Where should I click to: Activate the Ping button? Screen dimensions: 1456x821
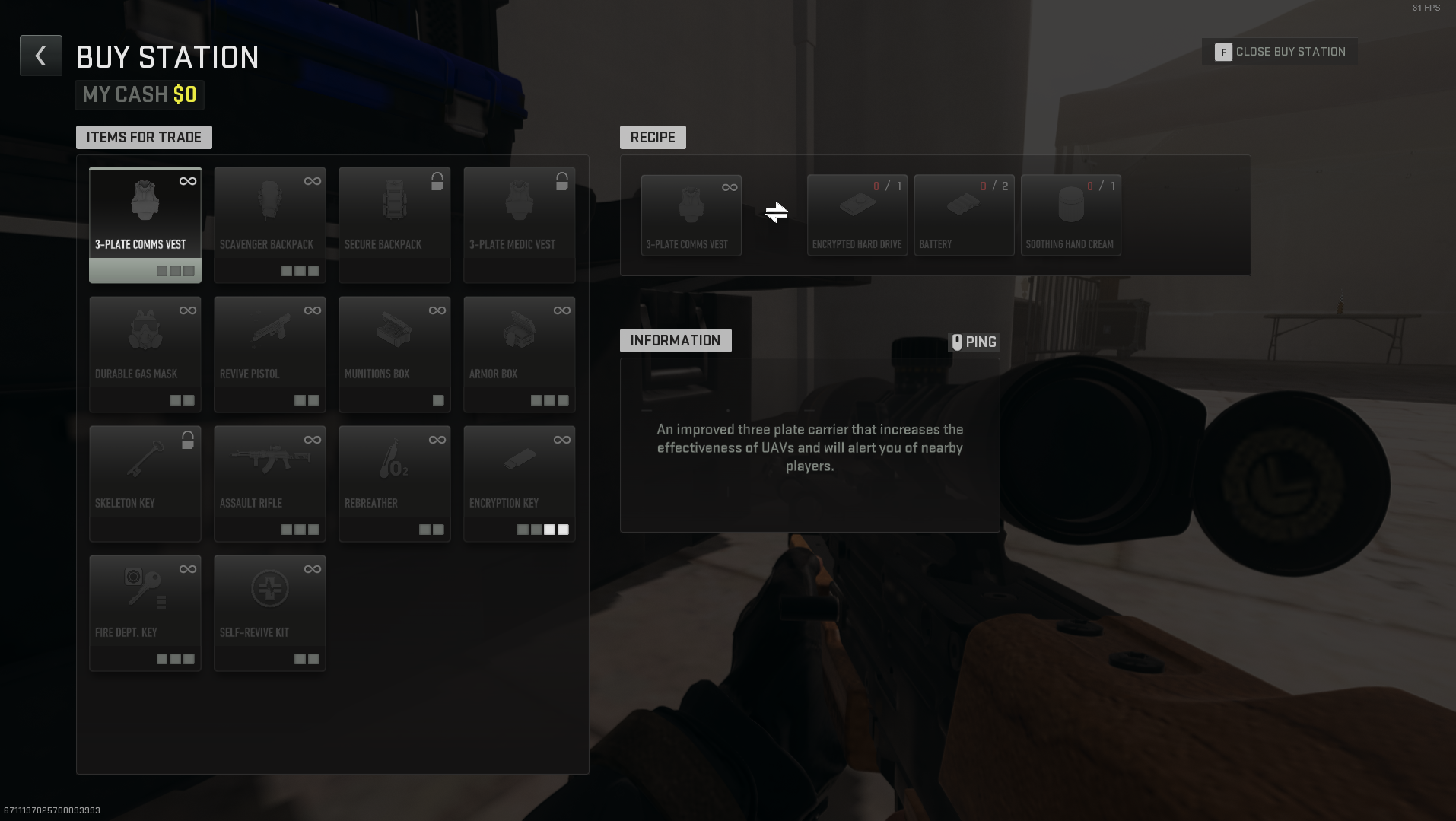click(x=976, y=342)
